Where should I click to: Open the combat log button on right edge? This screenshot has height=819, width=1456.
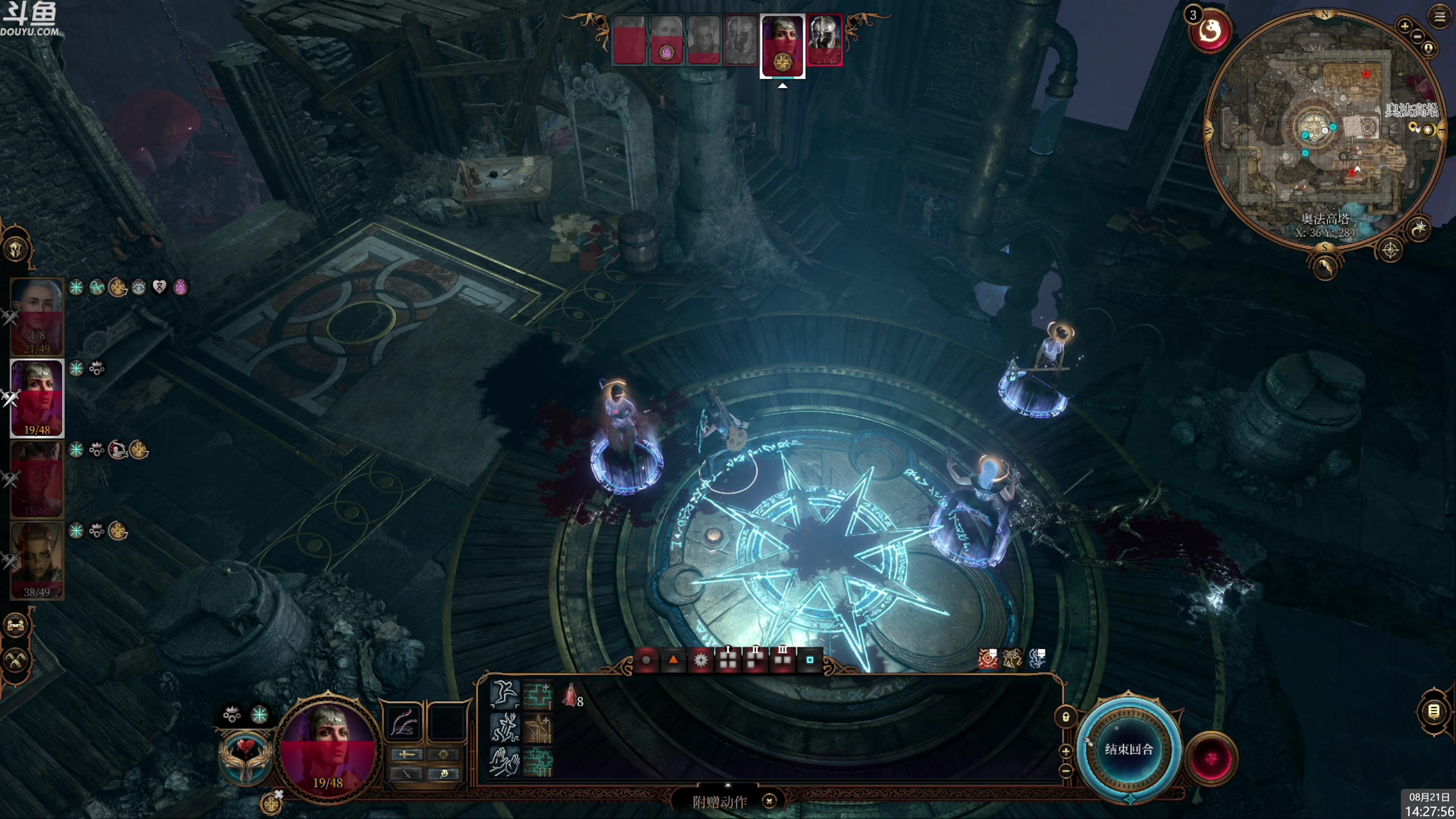click(x=1433, y=711)
